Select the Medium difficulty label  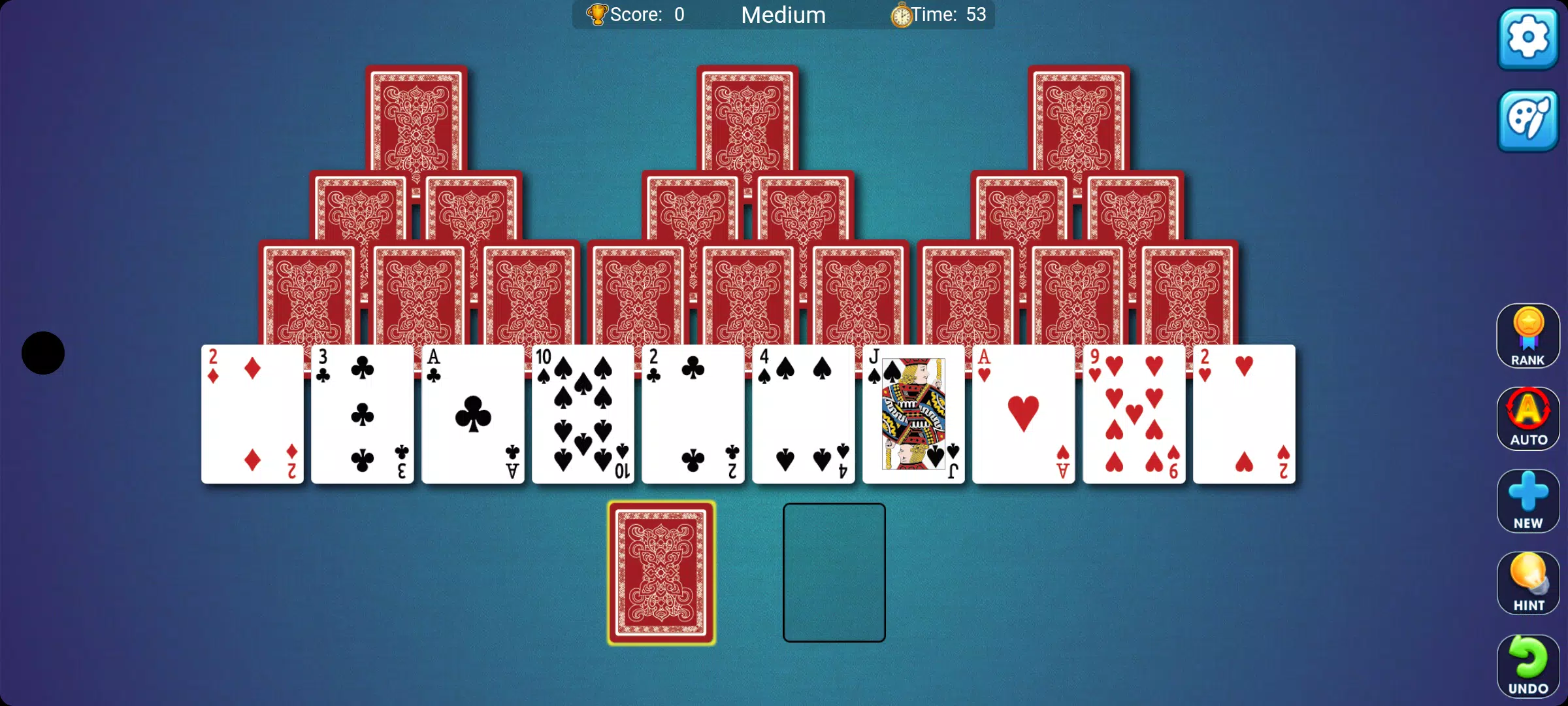(x=783, y=14)
